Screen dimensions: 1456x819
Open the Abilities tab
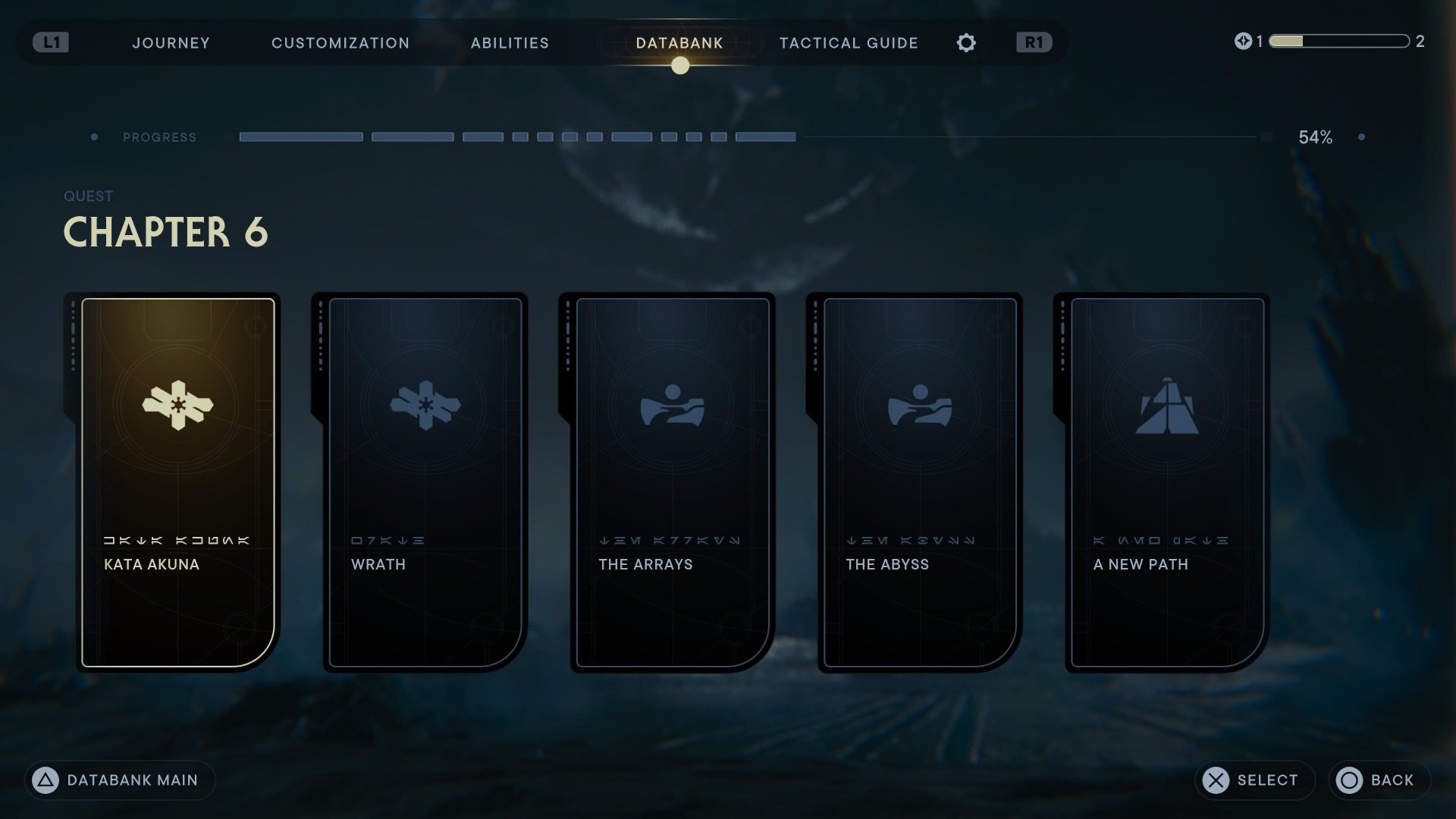click(x=509, y=43)
